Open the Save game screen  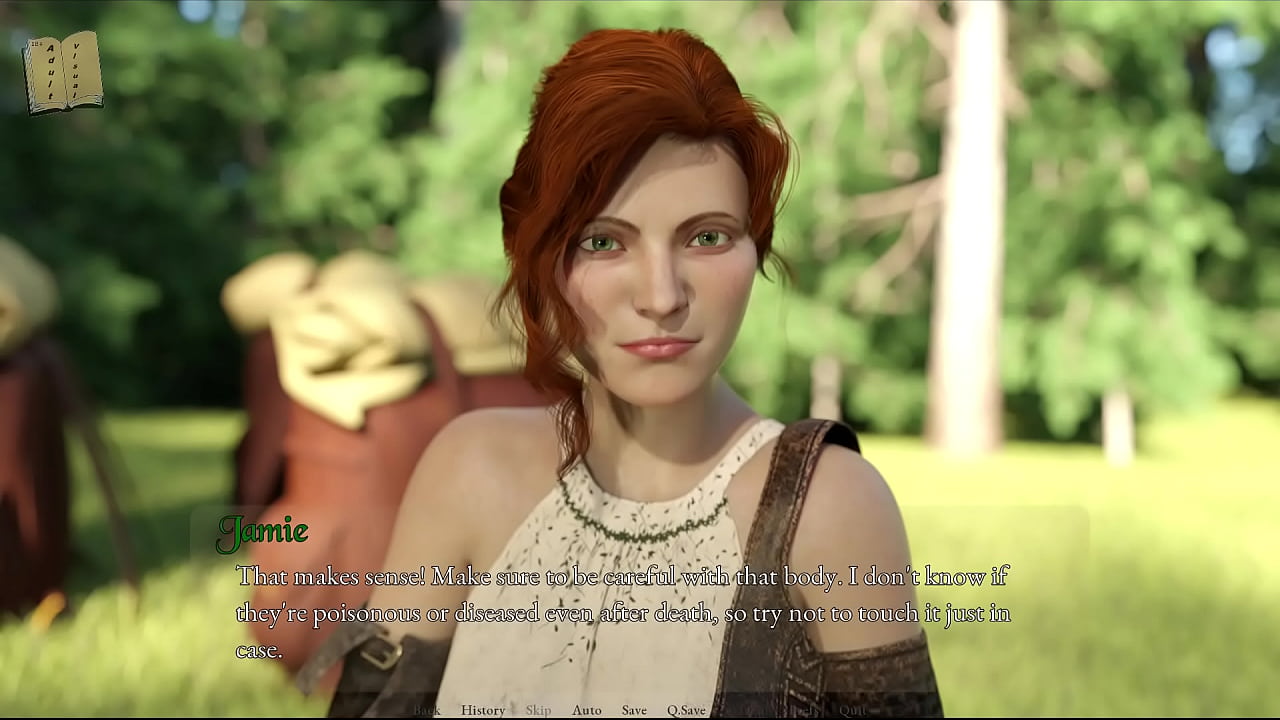634,710
